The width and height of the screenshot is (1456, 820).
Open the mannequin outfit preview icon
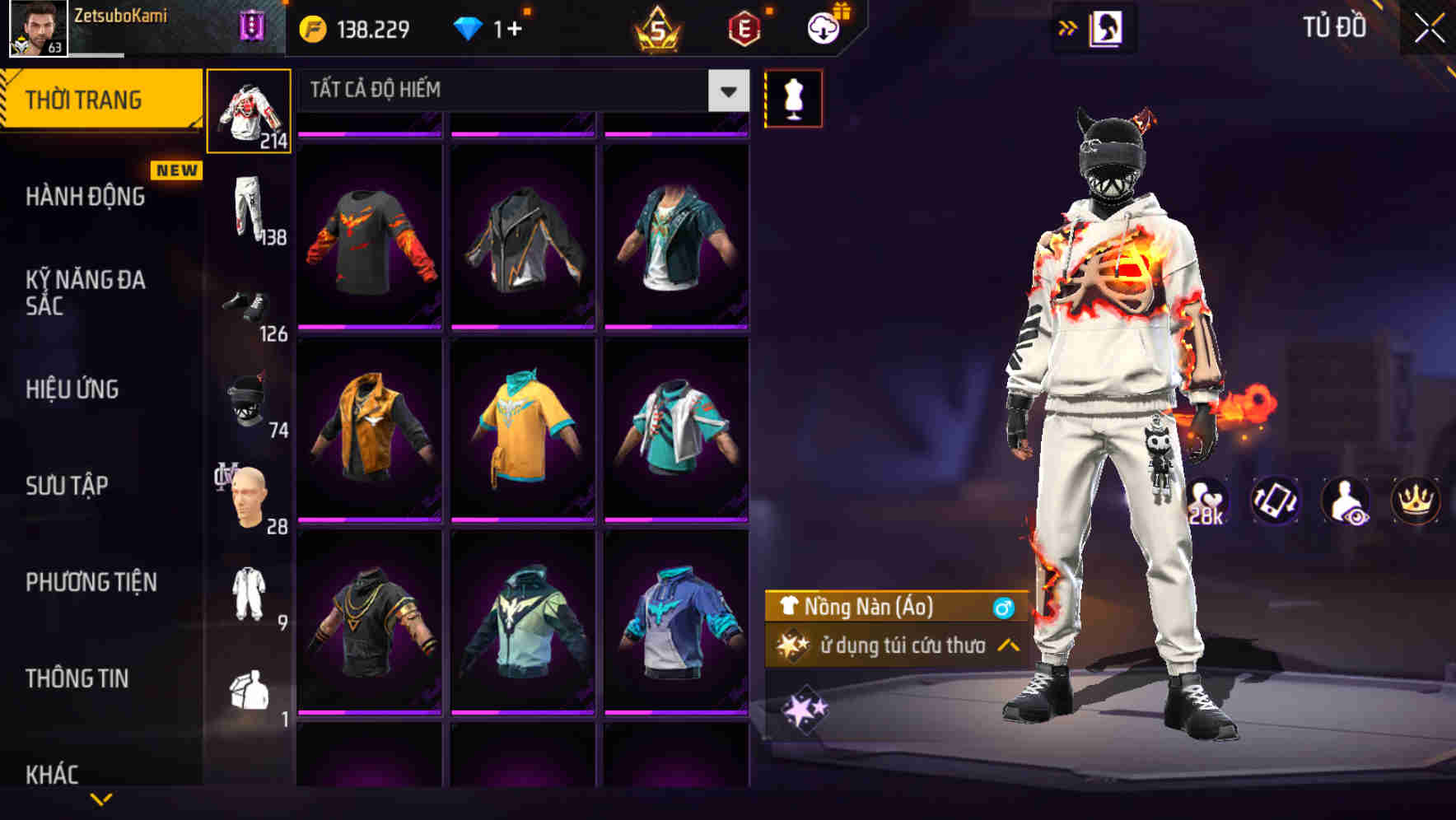tap(793, 98)
